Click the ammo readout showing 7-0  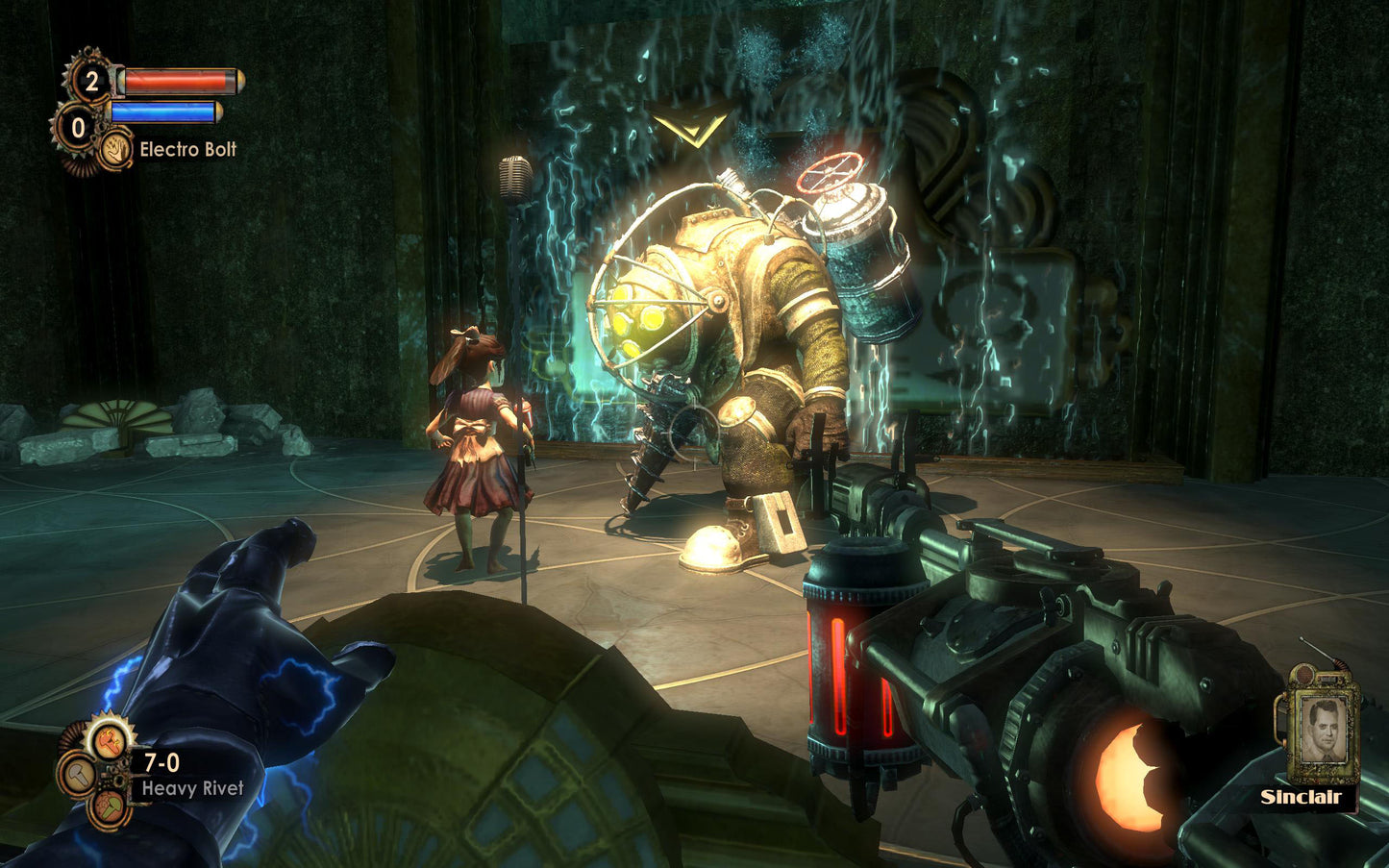click(161, 763)
